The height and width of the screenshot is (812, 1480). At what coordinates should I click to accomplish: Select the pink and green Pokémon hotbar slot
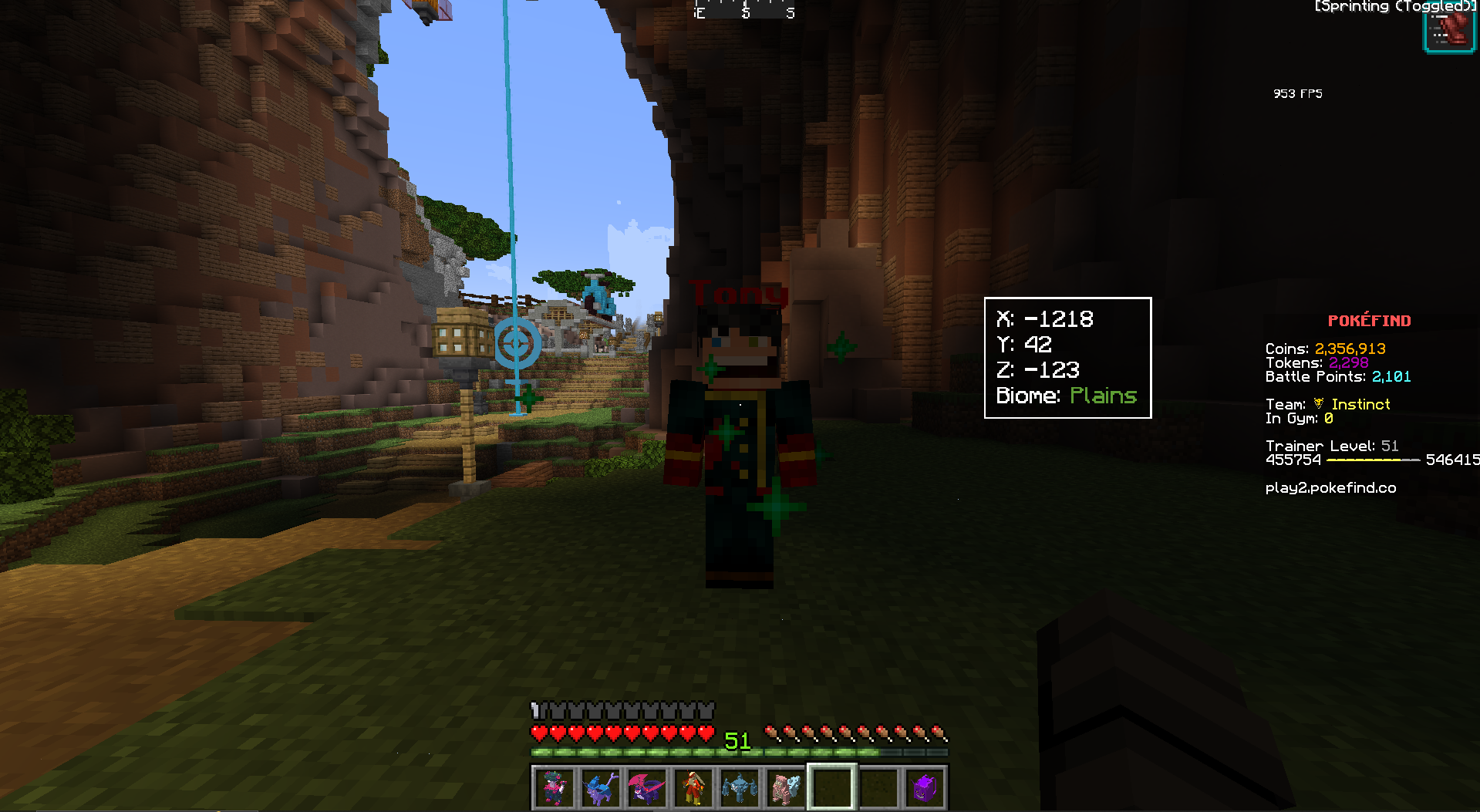(x=555, y=788)
